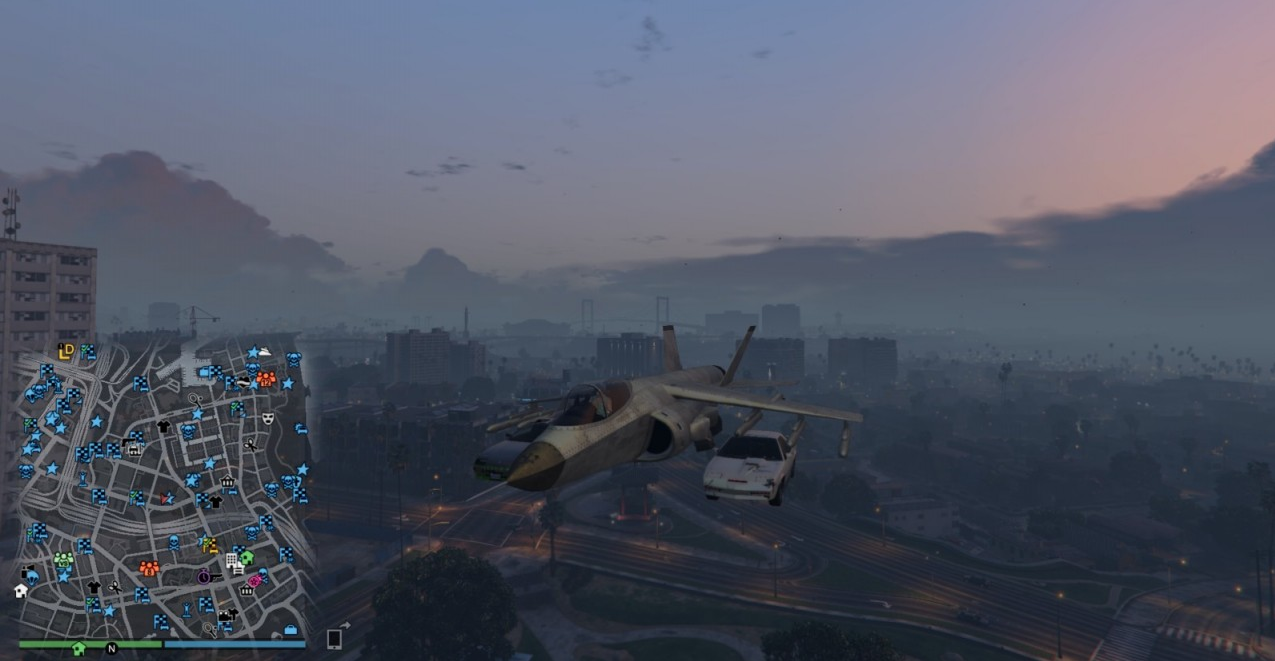Click the white office building marker
The image size is (1275, 661).
pyautogui.click(x=233, y=562)
